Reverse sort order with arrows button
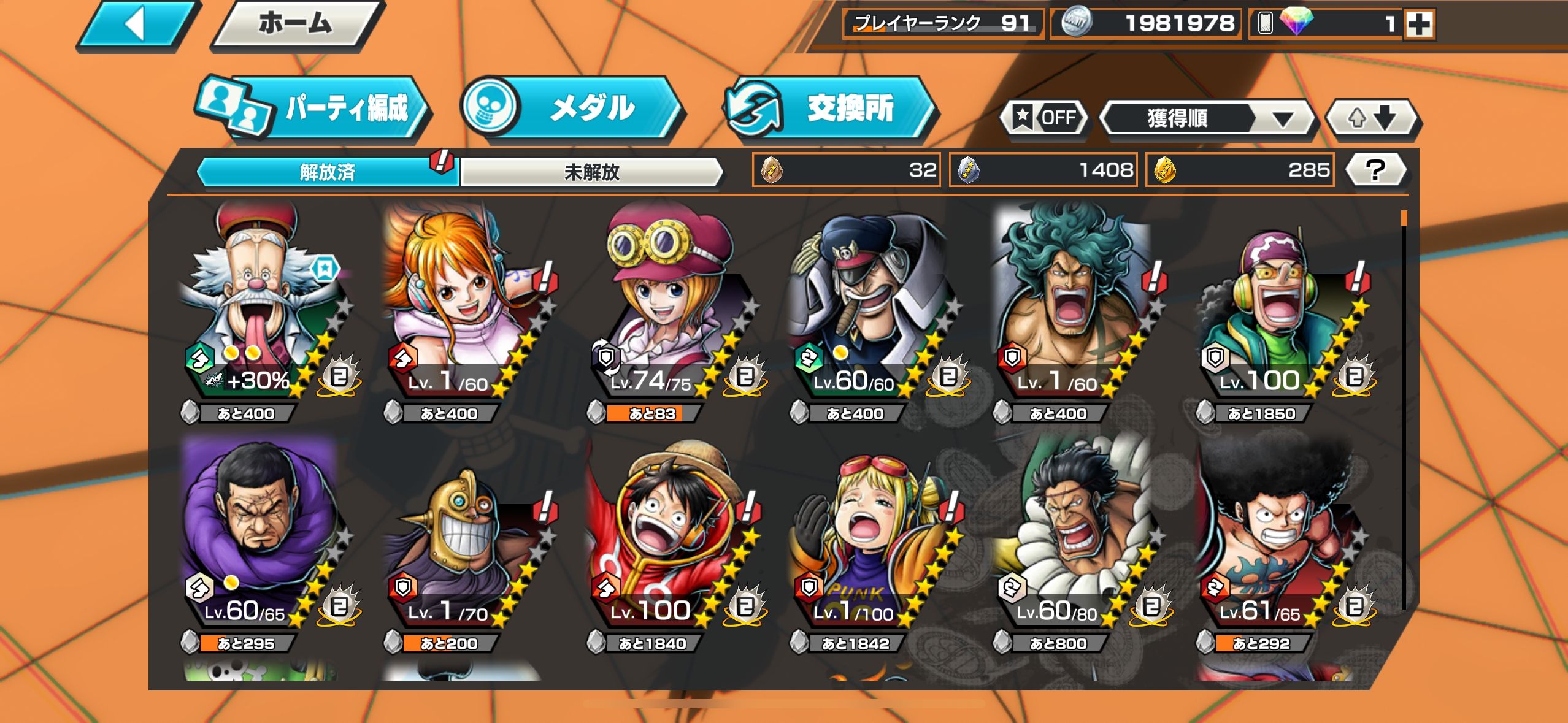The width and height of the screenshot is (1568, 723). pyautogui.click(x=1372, y=117)
